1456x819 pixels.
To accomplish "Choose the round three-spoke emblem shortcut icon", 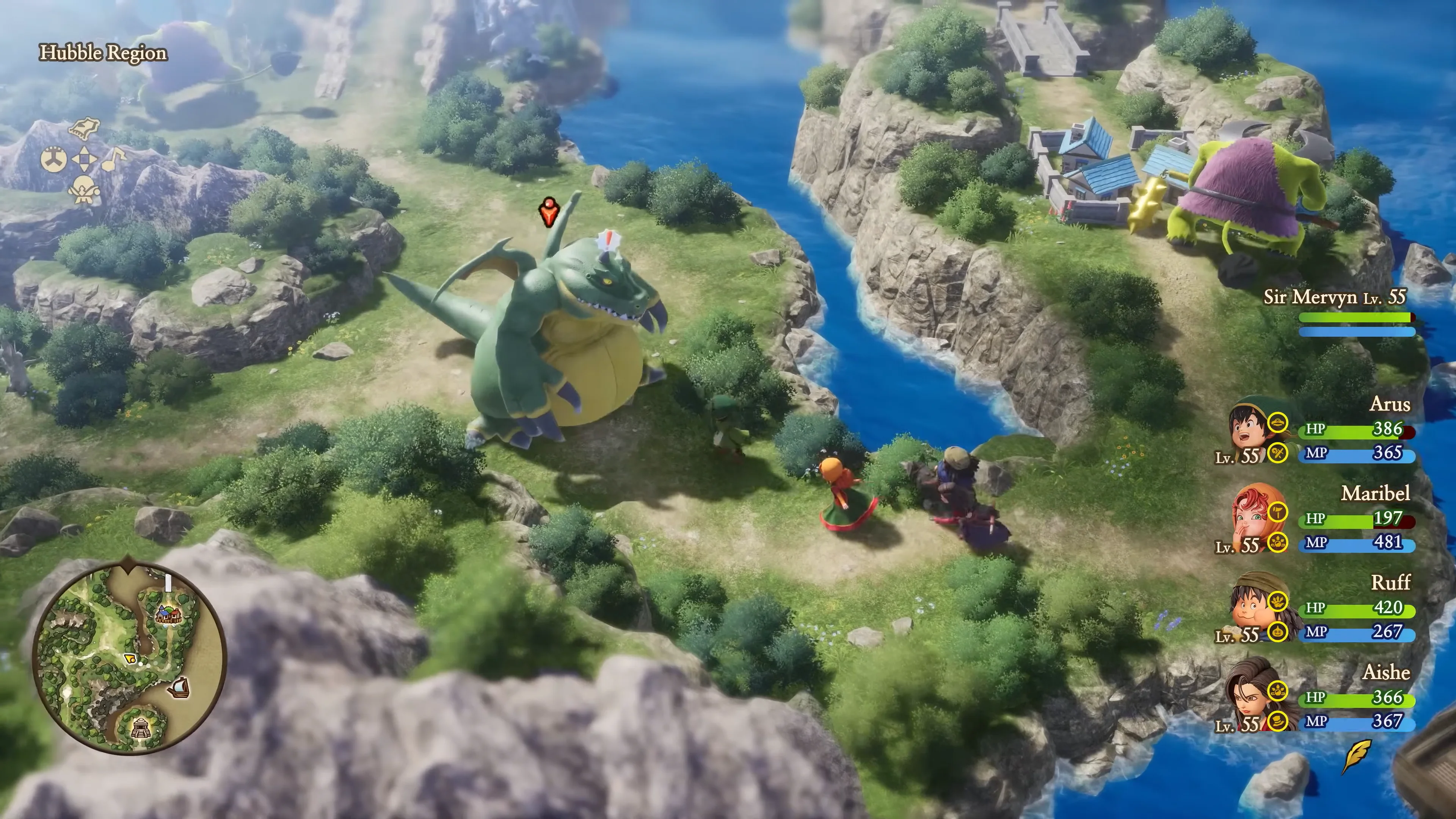I will [x=54, y=159].
